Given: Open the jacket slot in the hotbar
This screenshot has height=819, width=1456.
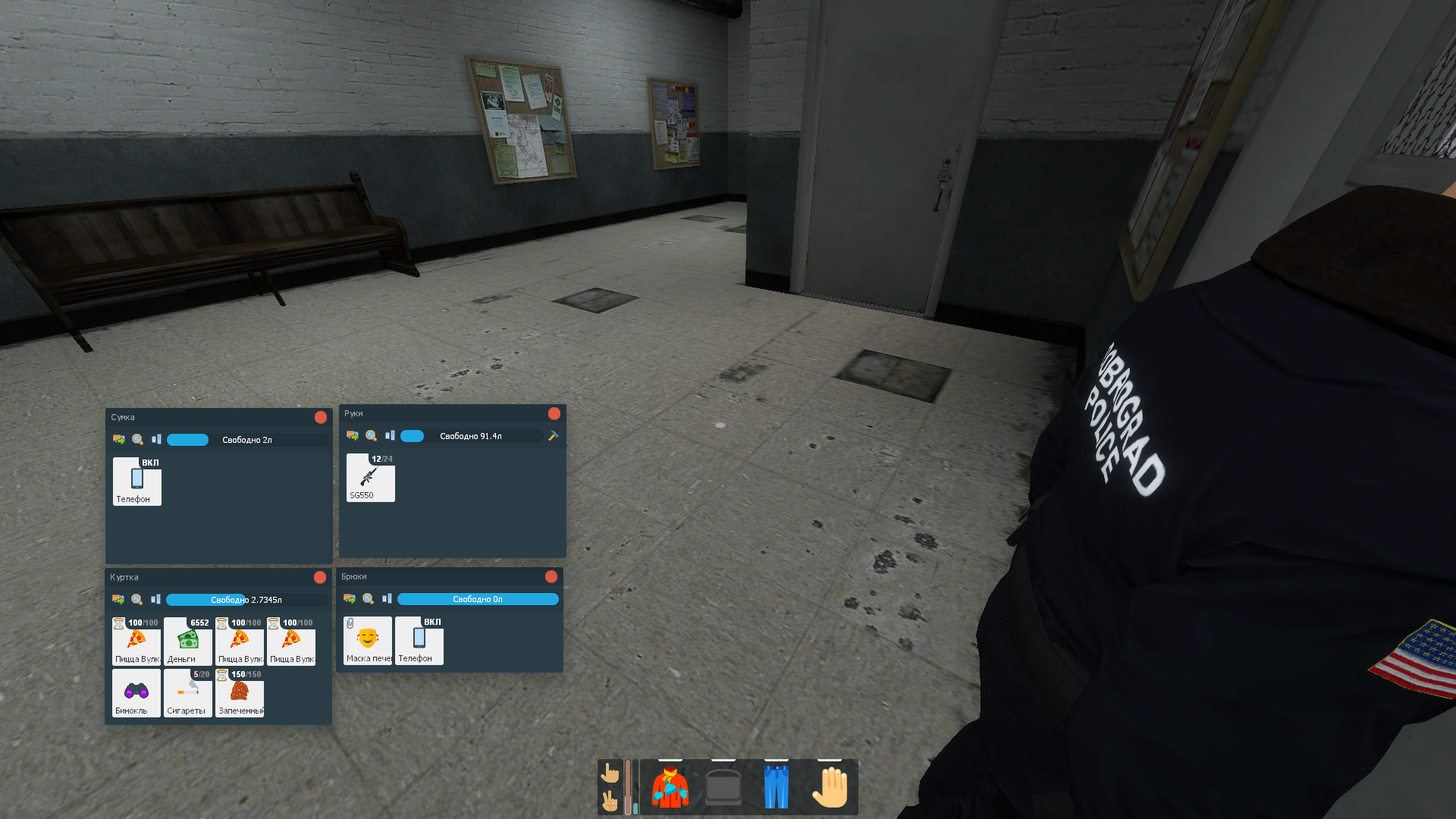Looking at the screenshot, I should point(670,787).
